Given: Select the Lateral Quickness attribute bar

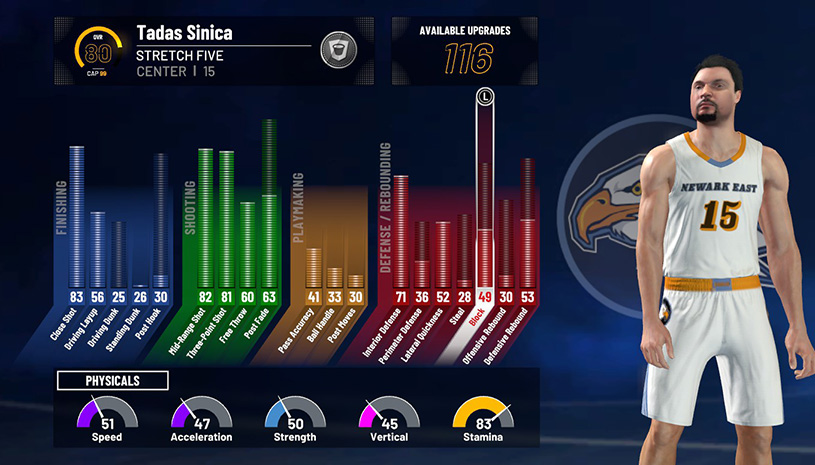Looking at the screenshot, I should coord(443,255).
